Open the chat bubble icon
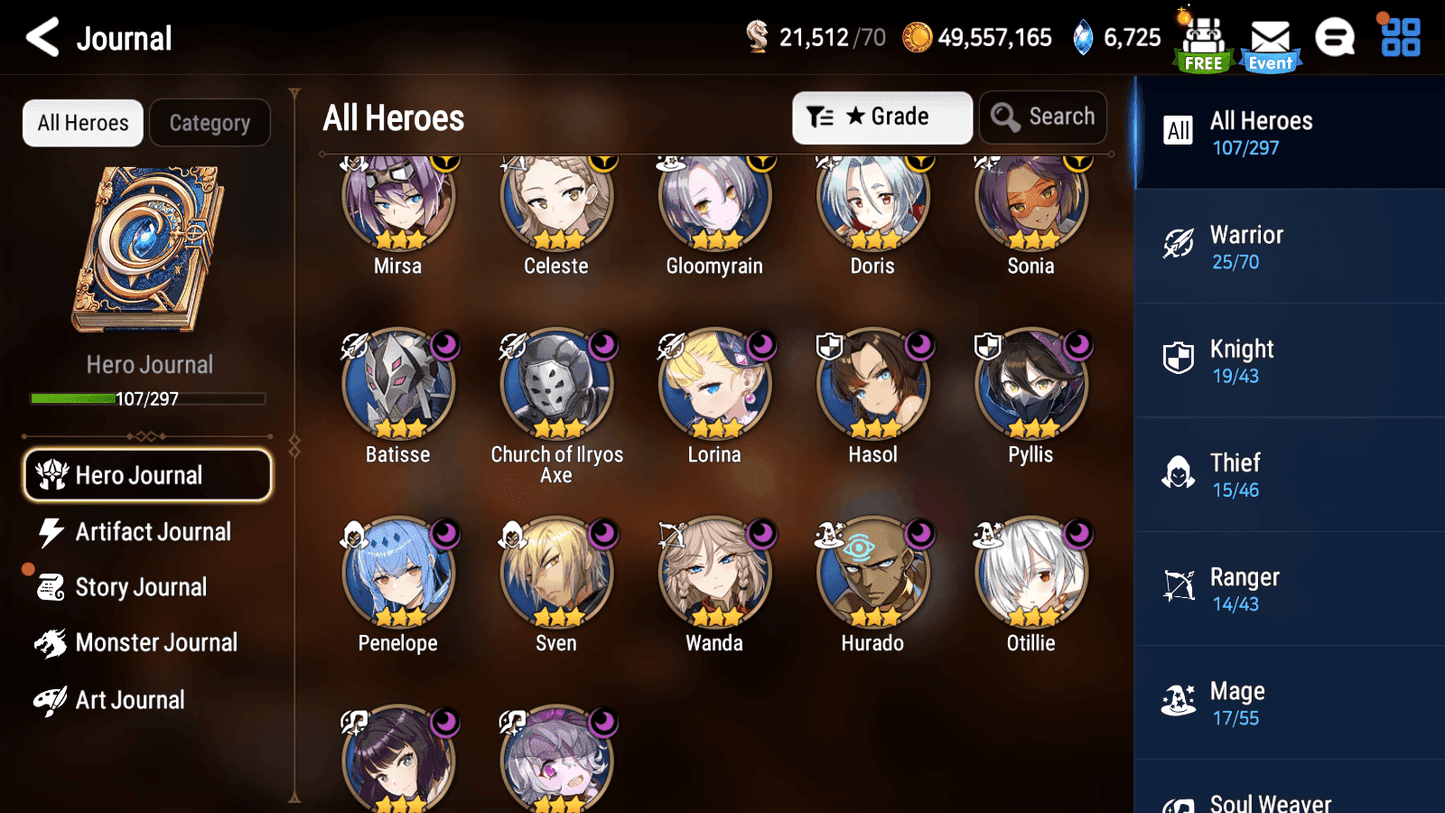Screen dimensions: 1445x813 click(x=1335, y=36)
